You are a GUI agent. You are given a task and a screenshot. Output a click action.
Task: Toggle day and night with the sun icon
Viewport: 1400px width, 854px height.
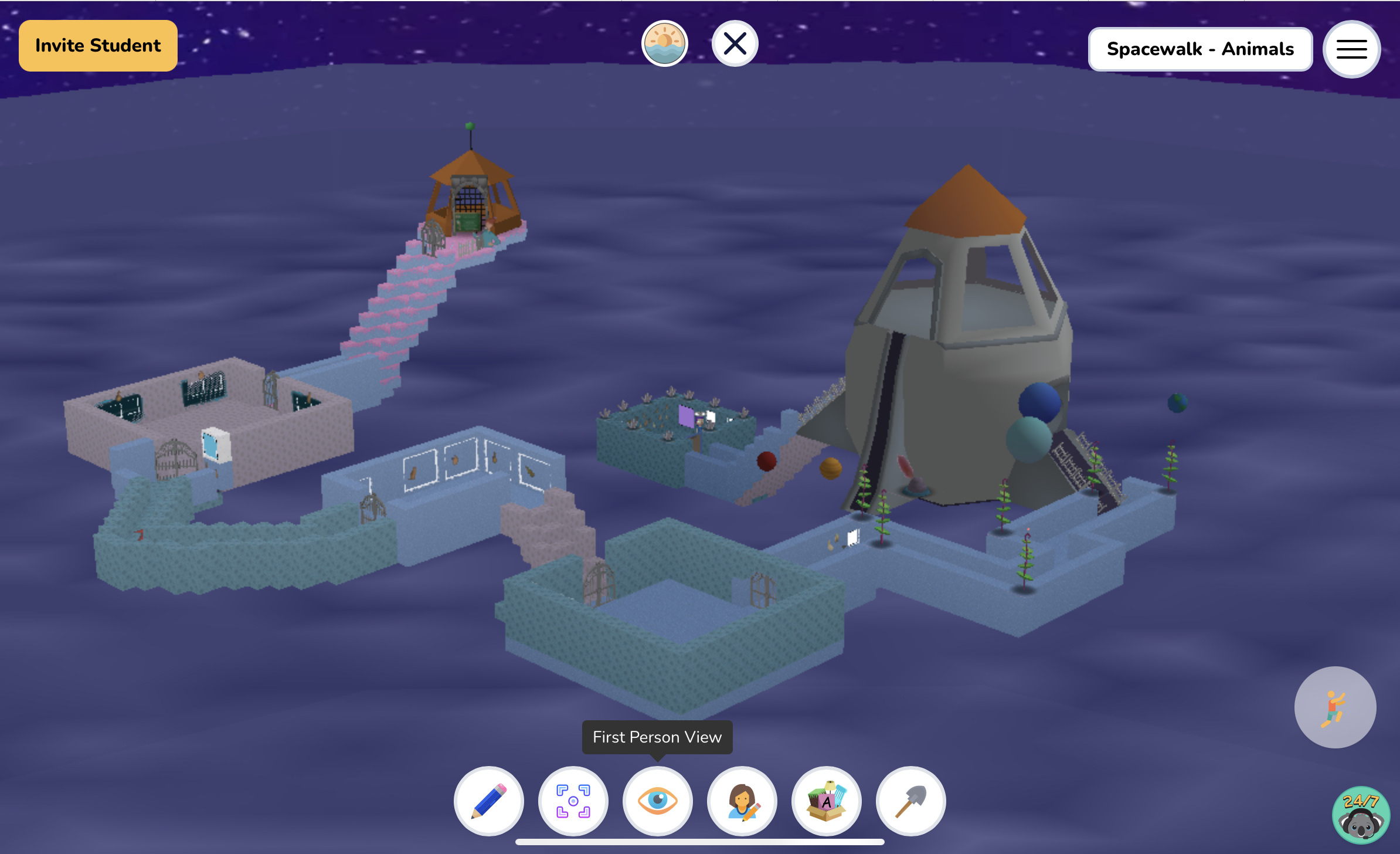(x=664, y=42)
